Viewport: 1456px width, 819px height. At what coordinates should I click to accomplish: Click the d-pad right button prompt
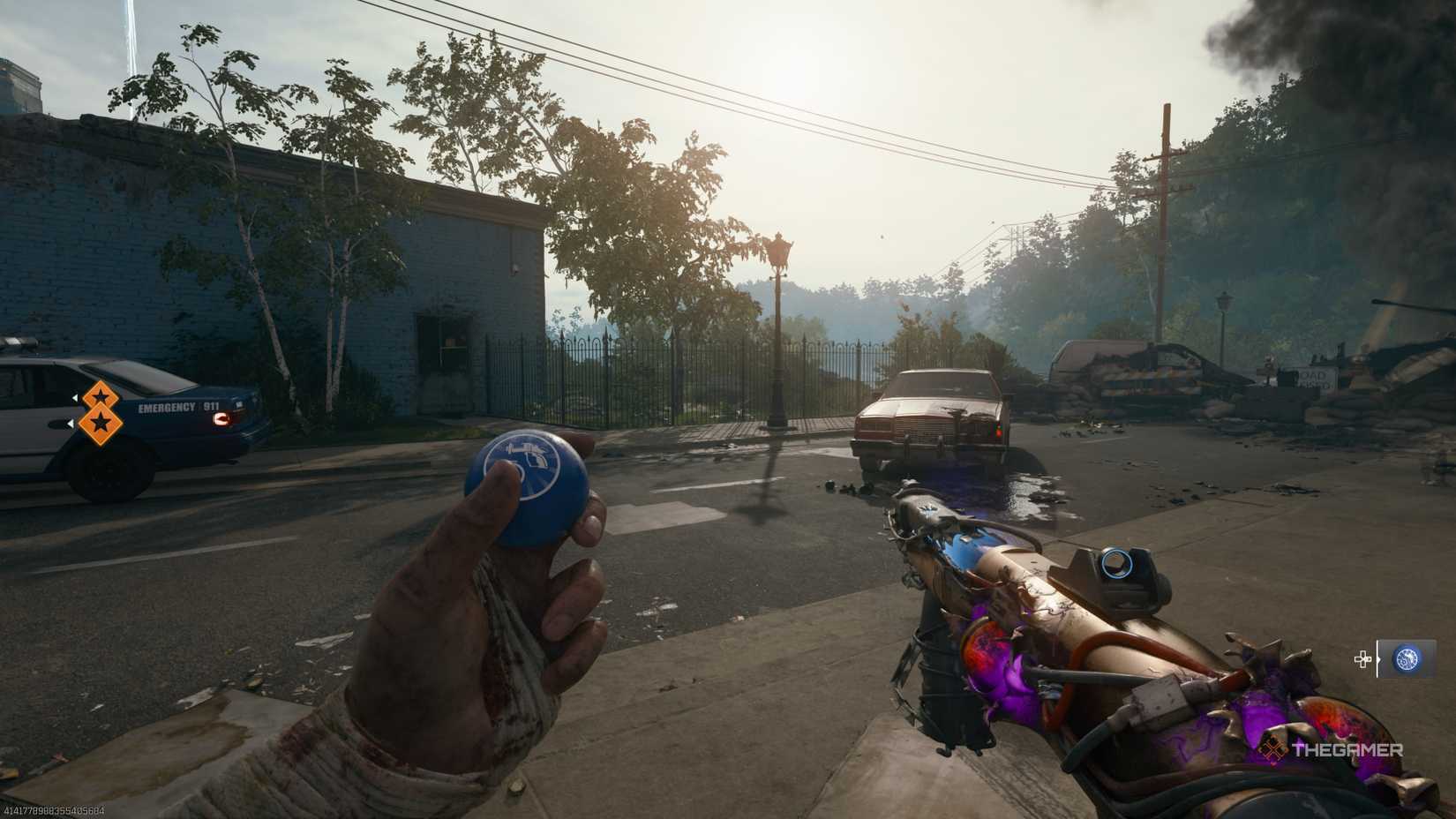1362,658
